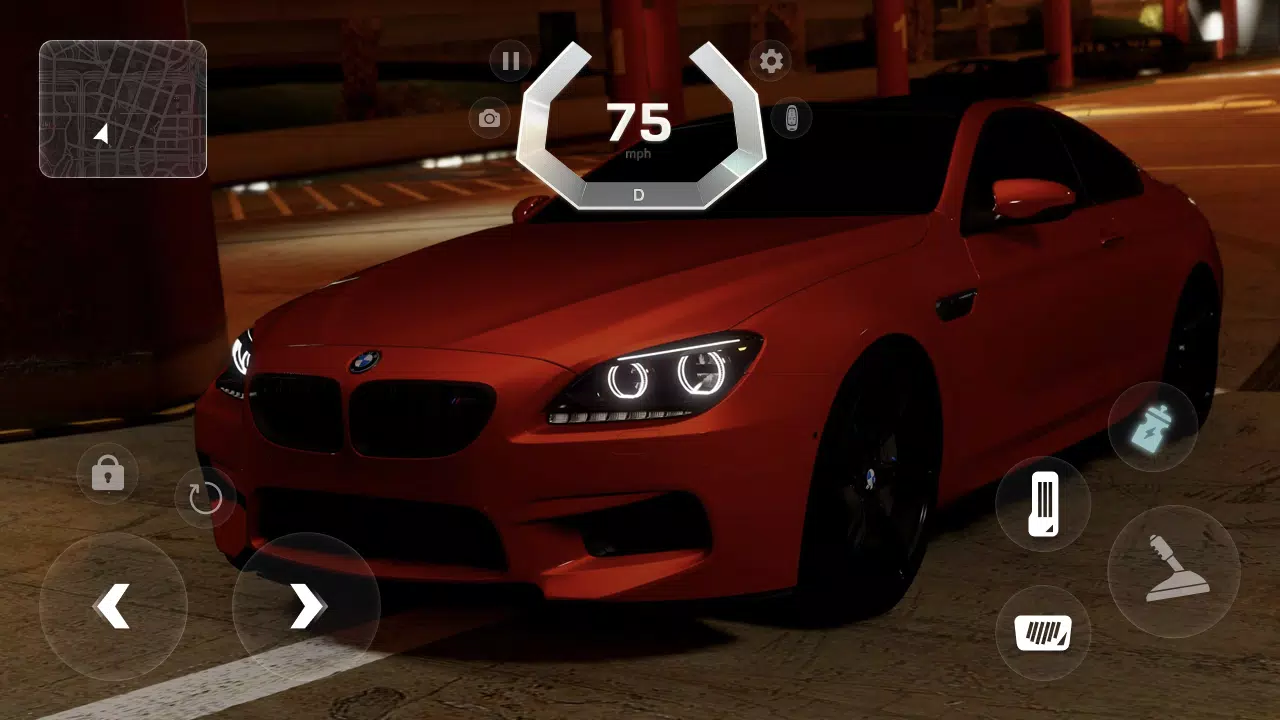Image resolution: width=1280 pixels, height=720 pixels.
Task: Toggle the steering lock control
Action: (x=108, y=473)
